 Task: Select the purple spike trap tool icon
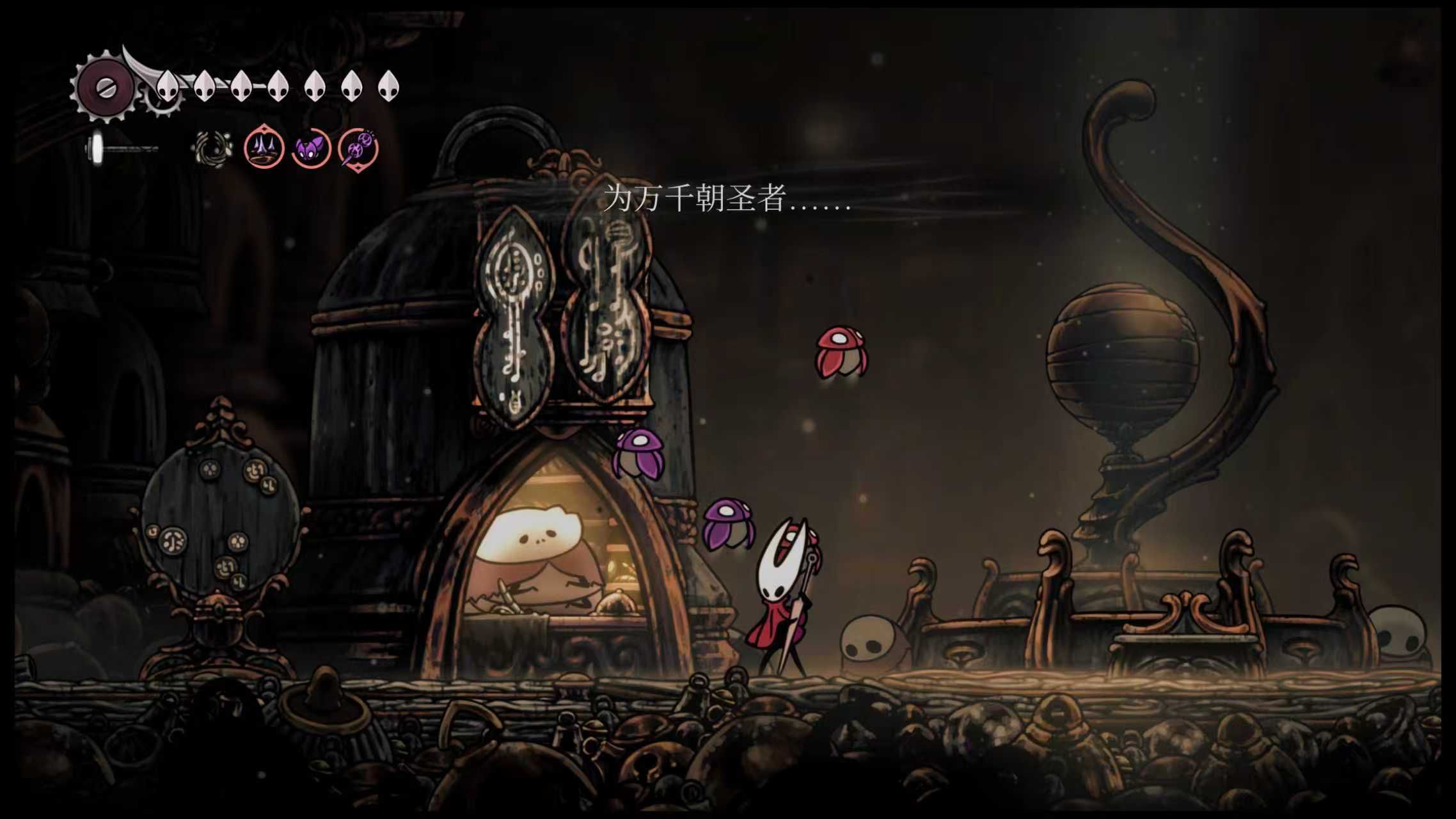[264, 148]
